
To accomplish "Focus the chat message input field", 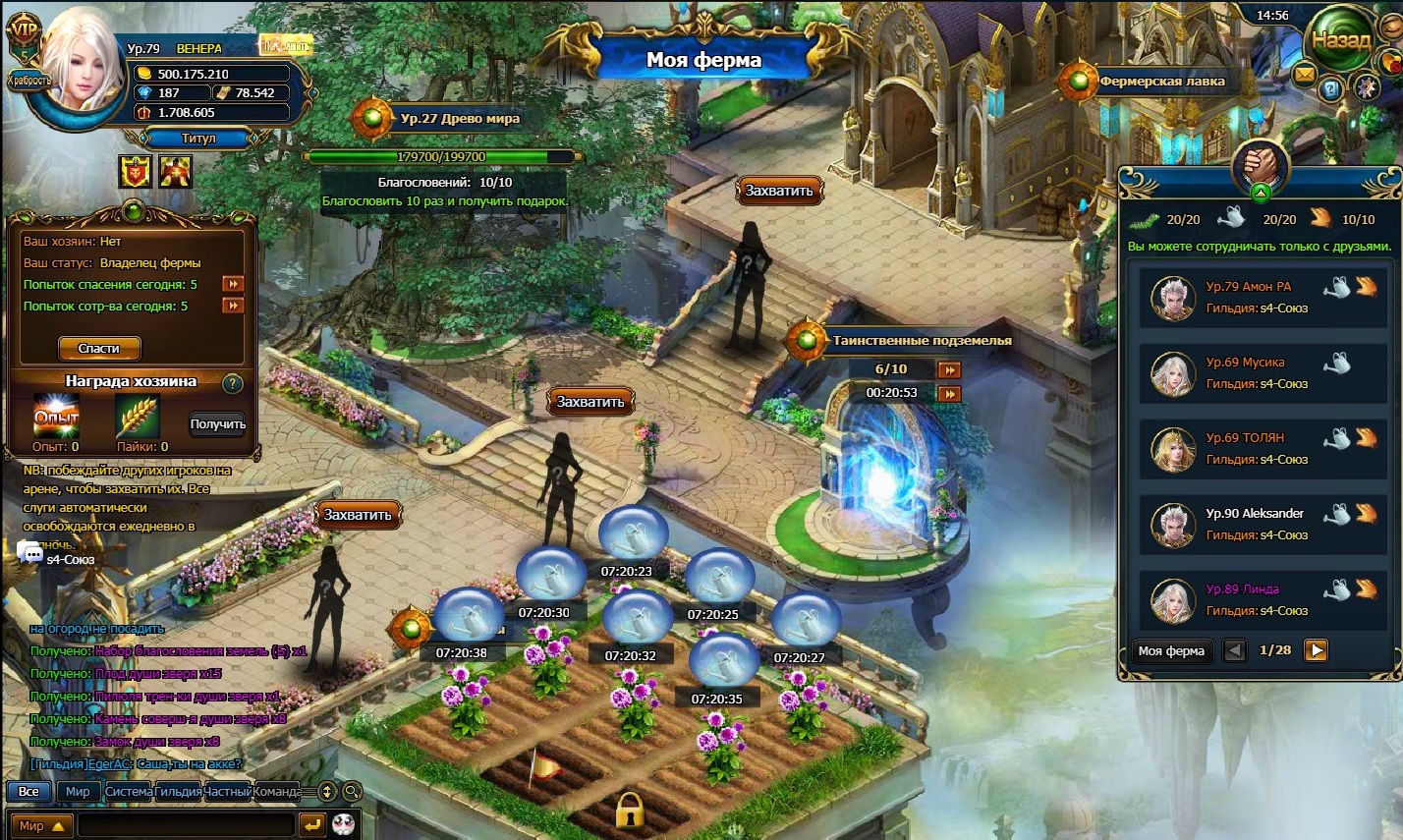I will pos(186,825).
